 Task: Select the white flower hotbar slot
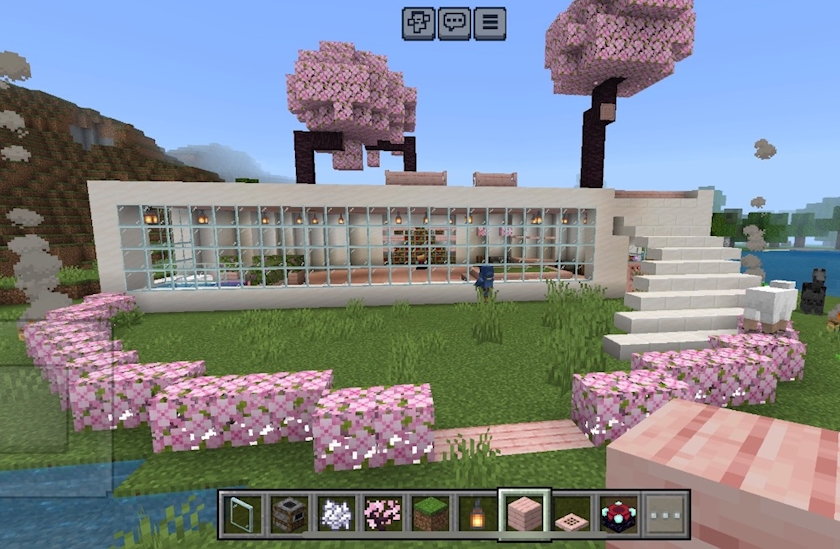click(335, 513)
